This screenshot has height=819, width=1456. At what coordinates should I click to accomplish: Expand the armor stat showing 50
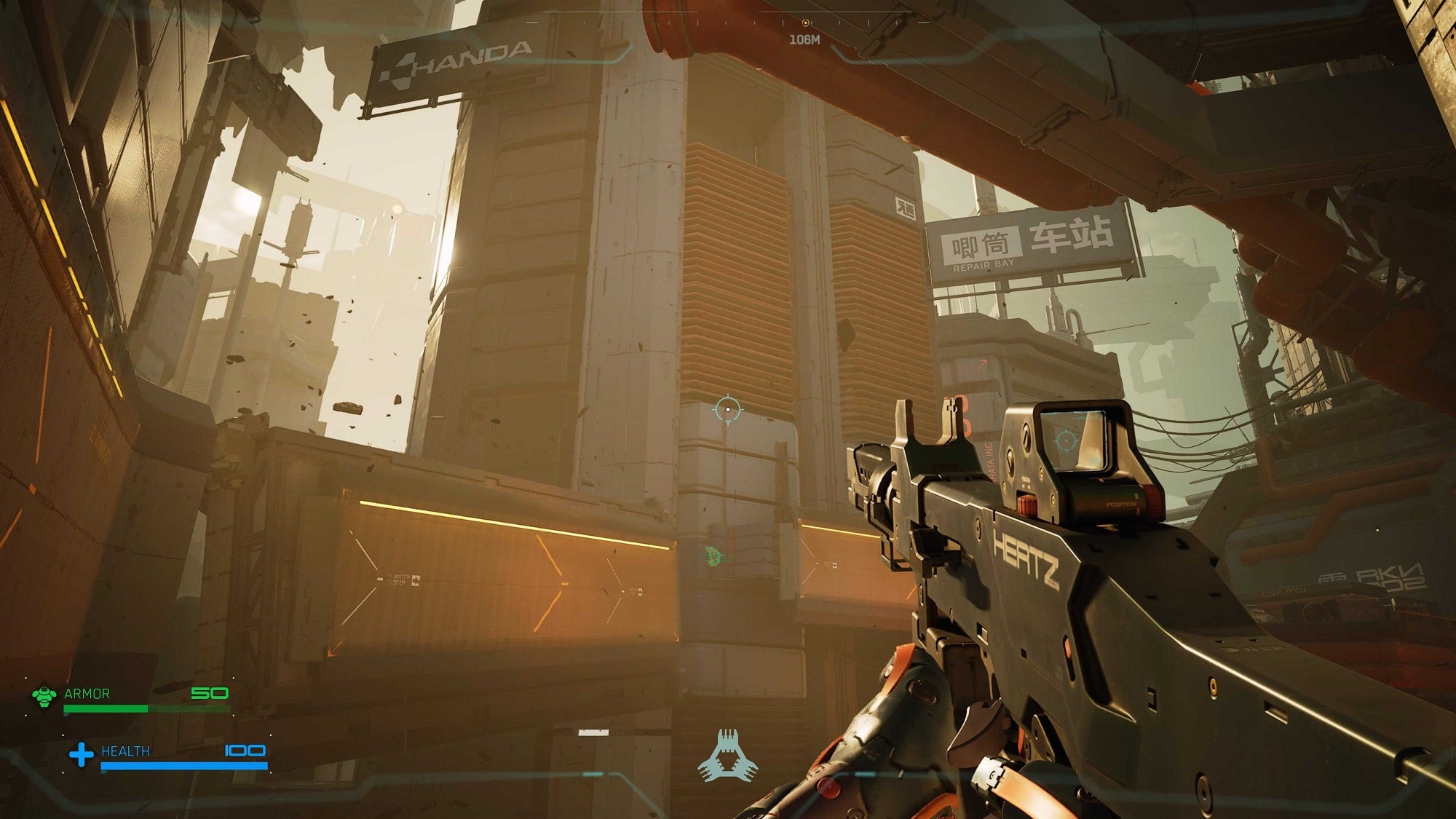click(x=210, y=694)
